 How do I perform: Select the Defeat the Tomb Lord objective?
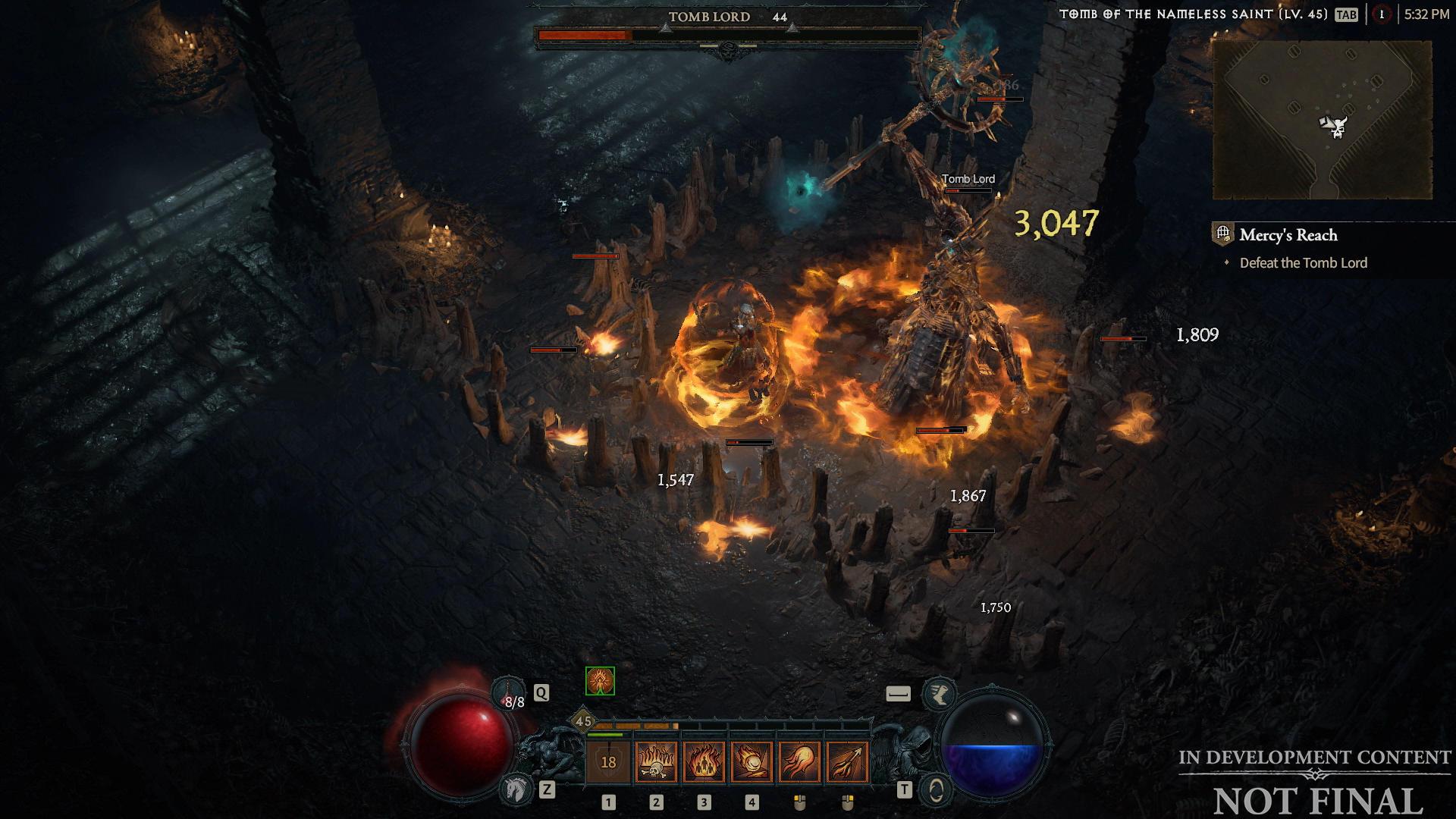(x=1302, y=262)
